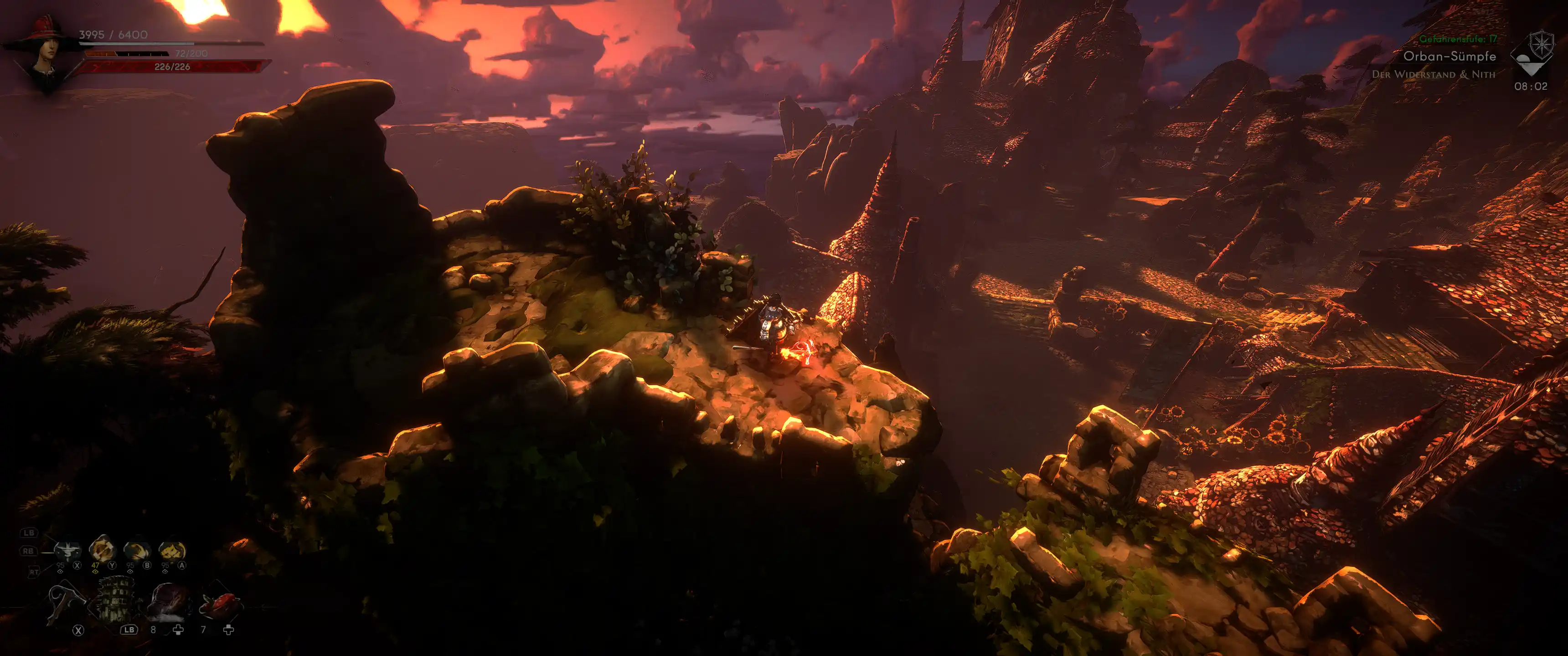This screenshot has height=656, width=1568.
Task: Open the Der Widerstand & Nith quest tracker
Action: pos(1433,74)
